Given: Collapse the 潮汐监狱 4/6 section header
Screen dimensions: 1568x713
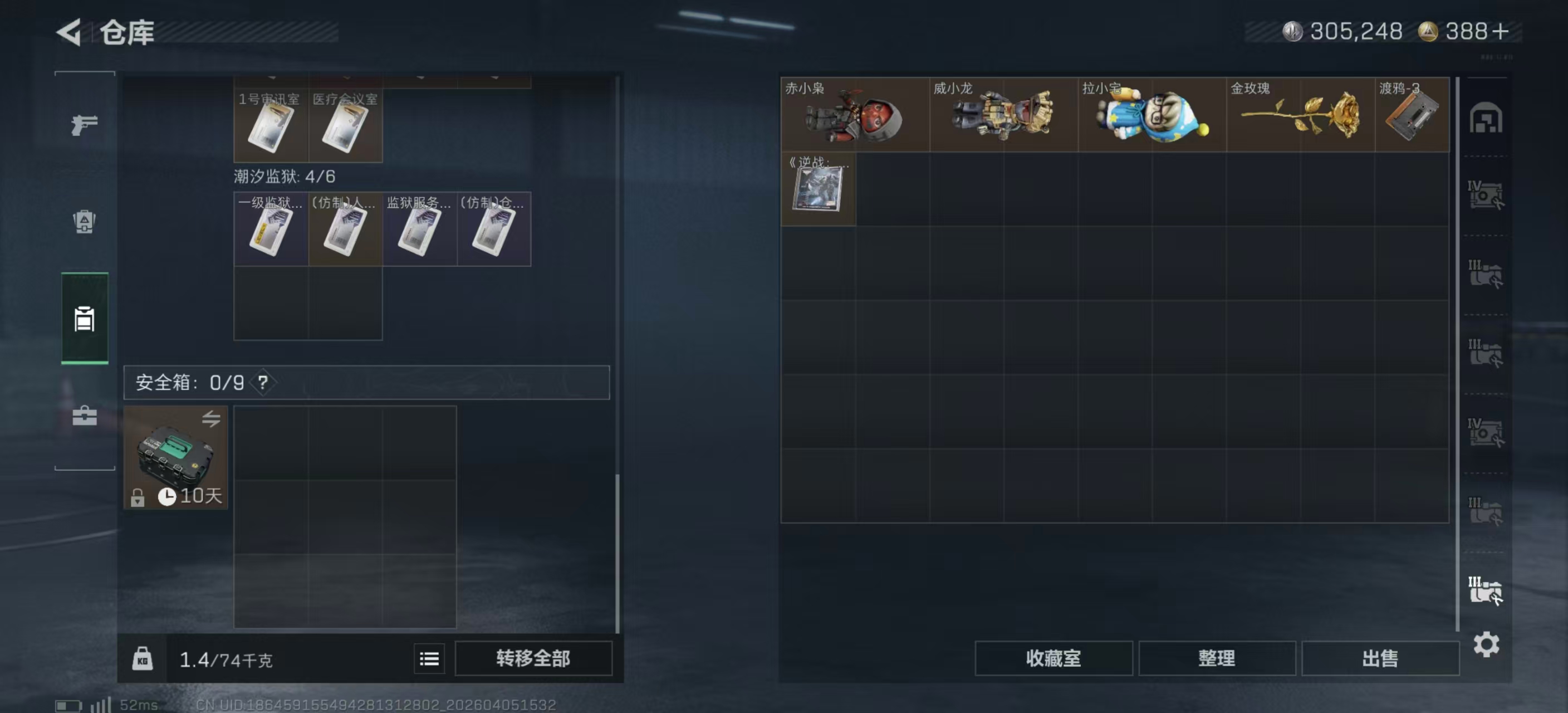Looking at the screenshot, I should pyautogui.click(x=286, y=177).
